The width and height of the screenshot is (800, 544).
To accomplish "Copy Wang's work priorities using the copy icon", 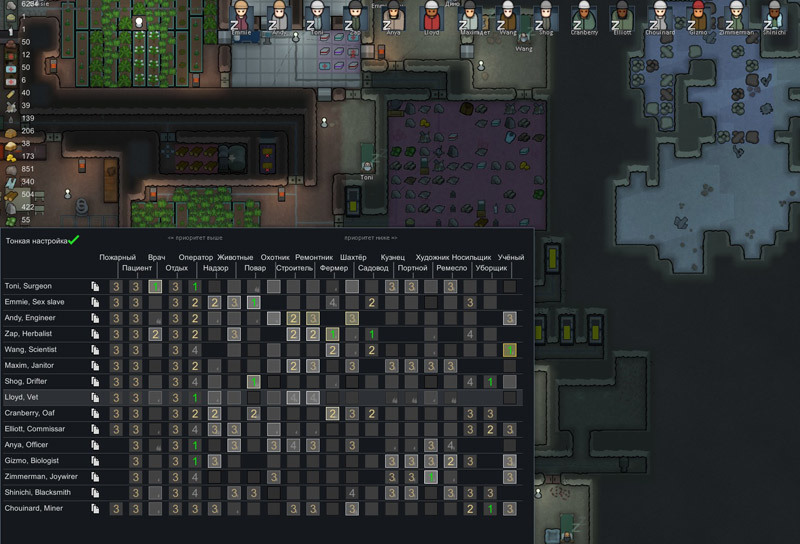I will (96, 350).
